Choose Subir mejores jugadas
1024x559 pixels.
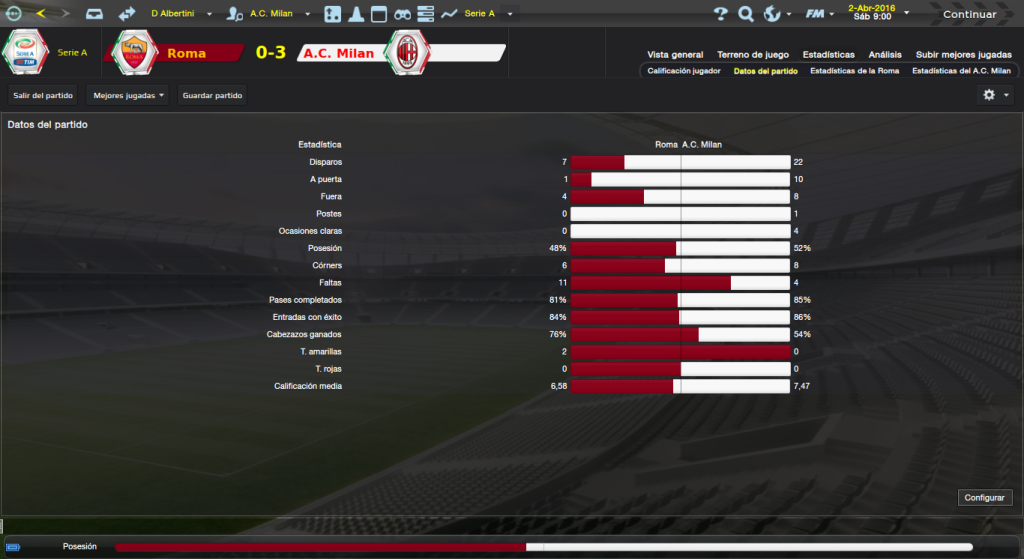[x=963, y=55]
